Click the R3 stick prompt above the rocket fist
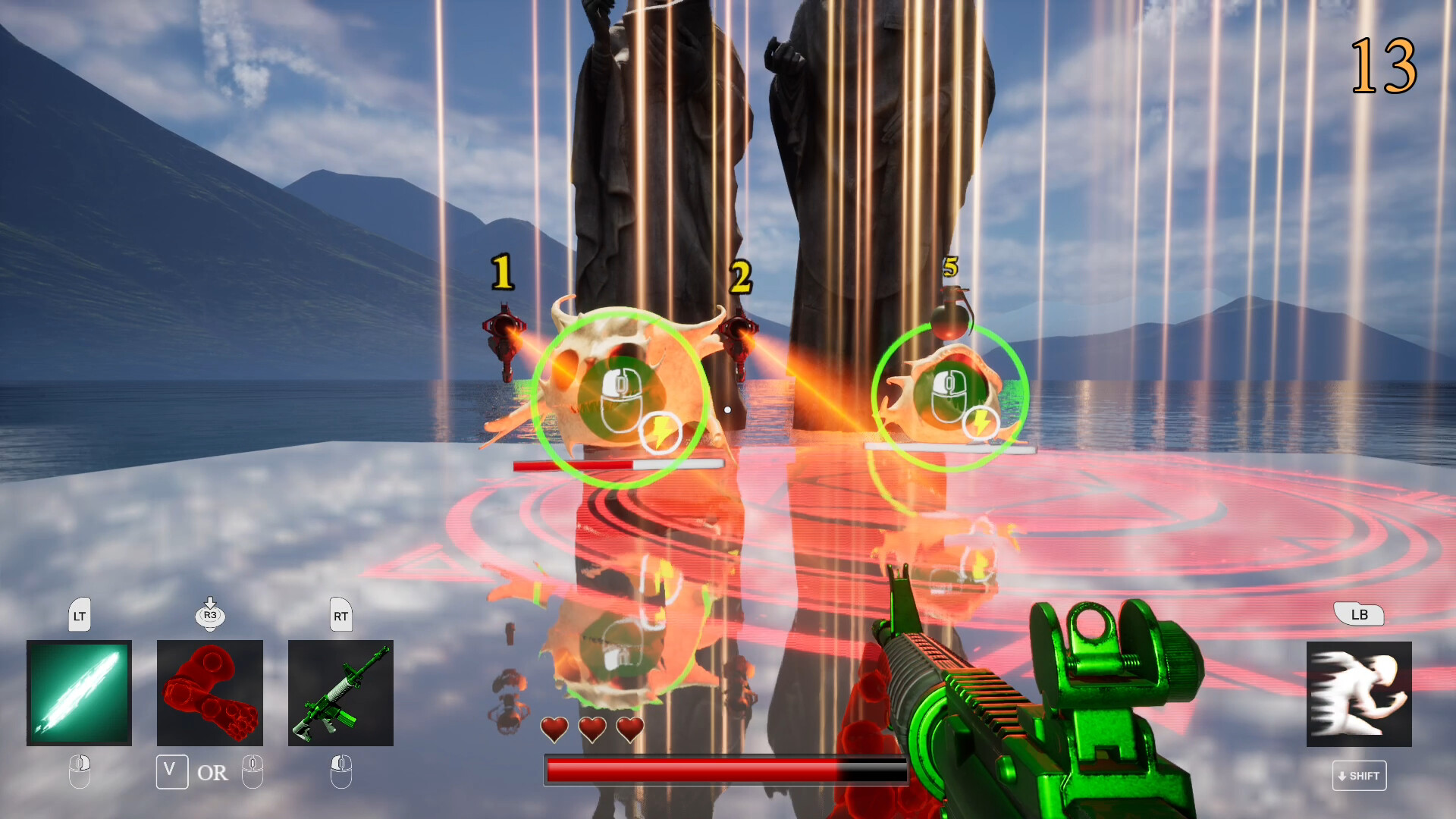The image size is (1456, 819). tap(209, 616)
